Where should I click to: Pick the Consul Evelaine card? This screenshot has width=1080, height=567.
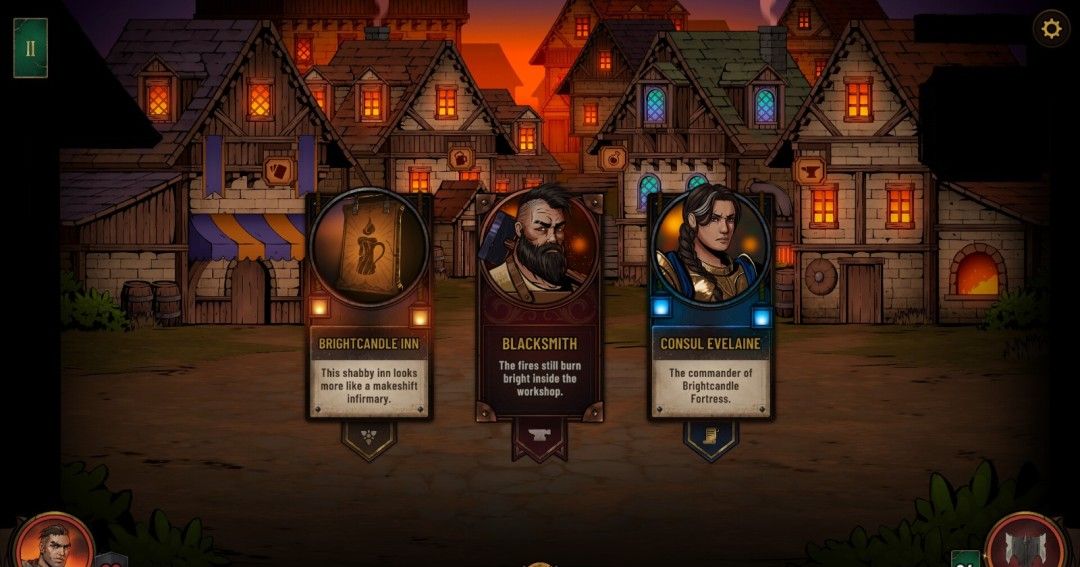(x=710, y=305)
